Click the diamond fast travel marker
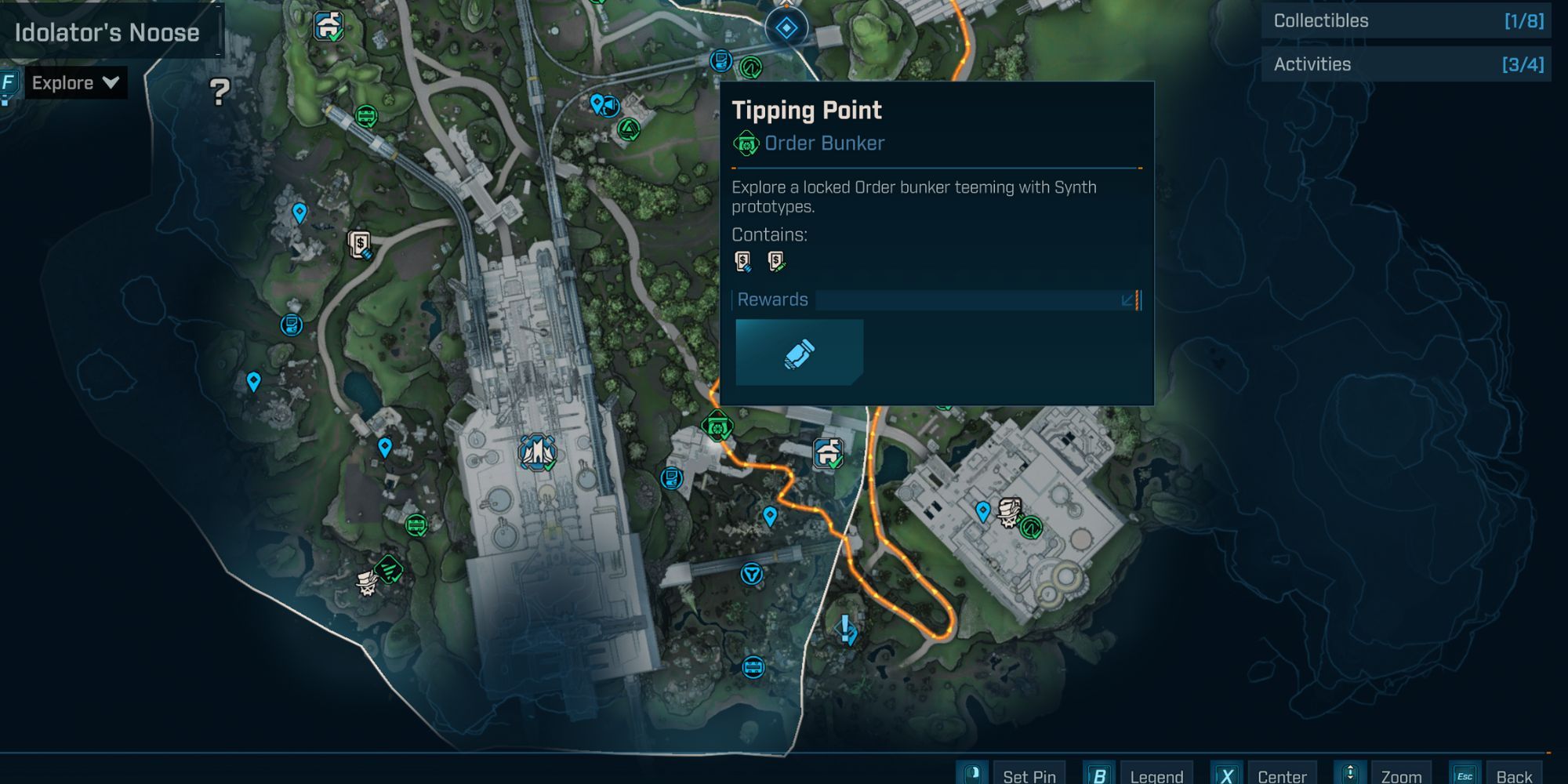This screenshot has width=1568, height=784. tap(786, 29)
